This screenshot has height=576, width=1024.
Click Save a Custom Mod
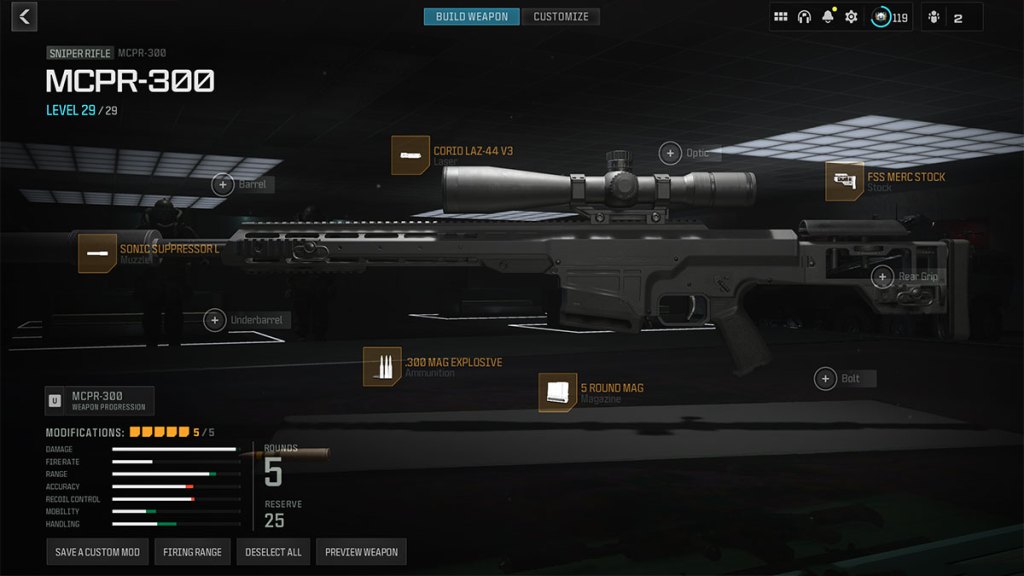pos(97,552)
